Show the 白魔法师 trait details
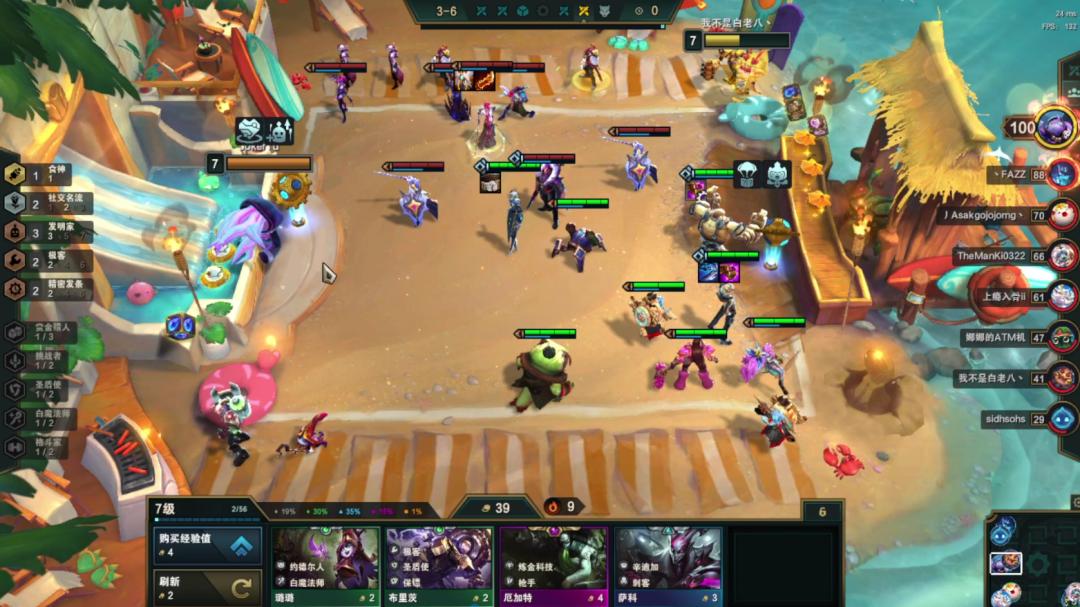This screenshot has width=1080, height=607. 45,419
